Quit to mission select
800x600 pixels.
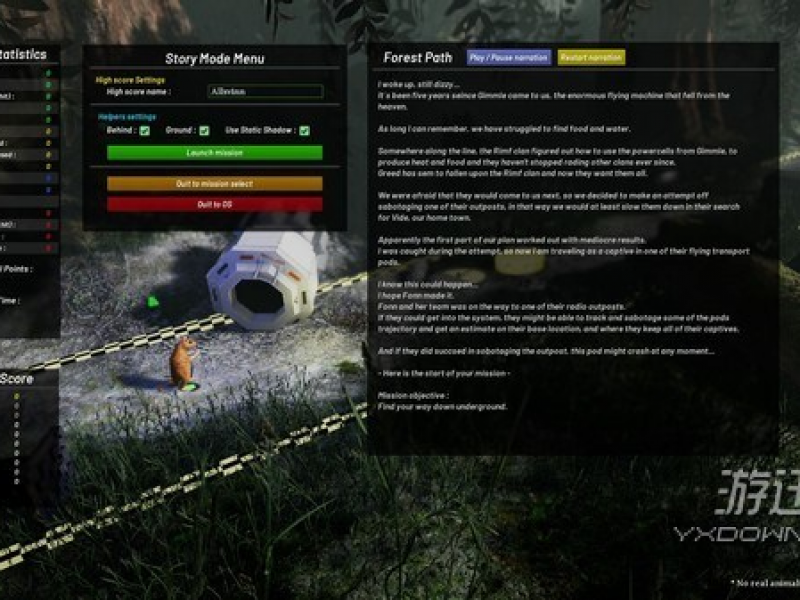(214, 184)
